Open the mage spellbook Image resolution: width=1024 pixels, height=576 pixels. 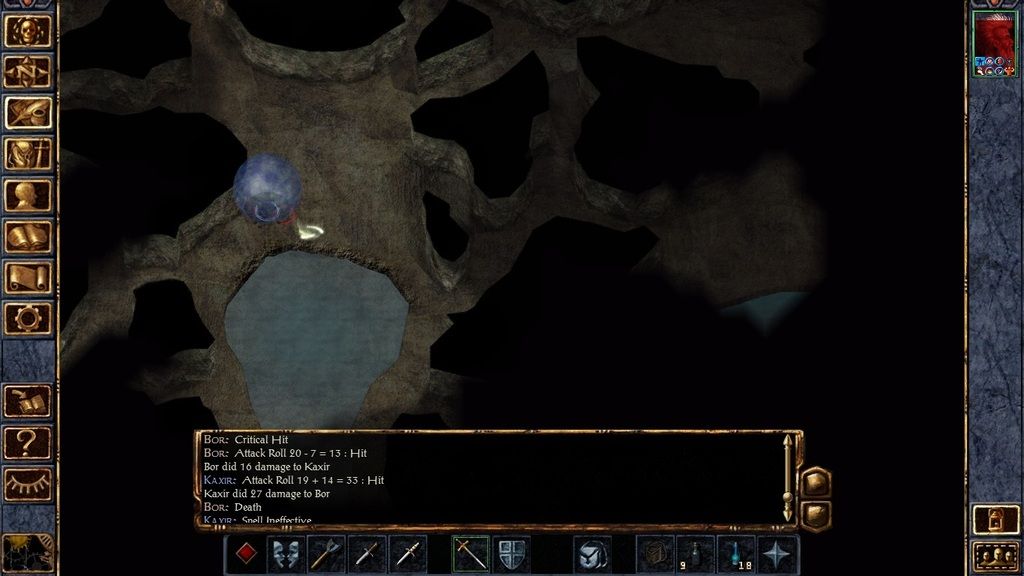[28, 236]
